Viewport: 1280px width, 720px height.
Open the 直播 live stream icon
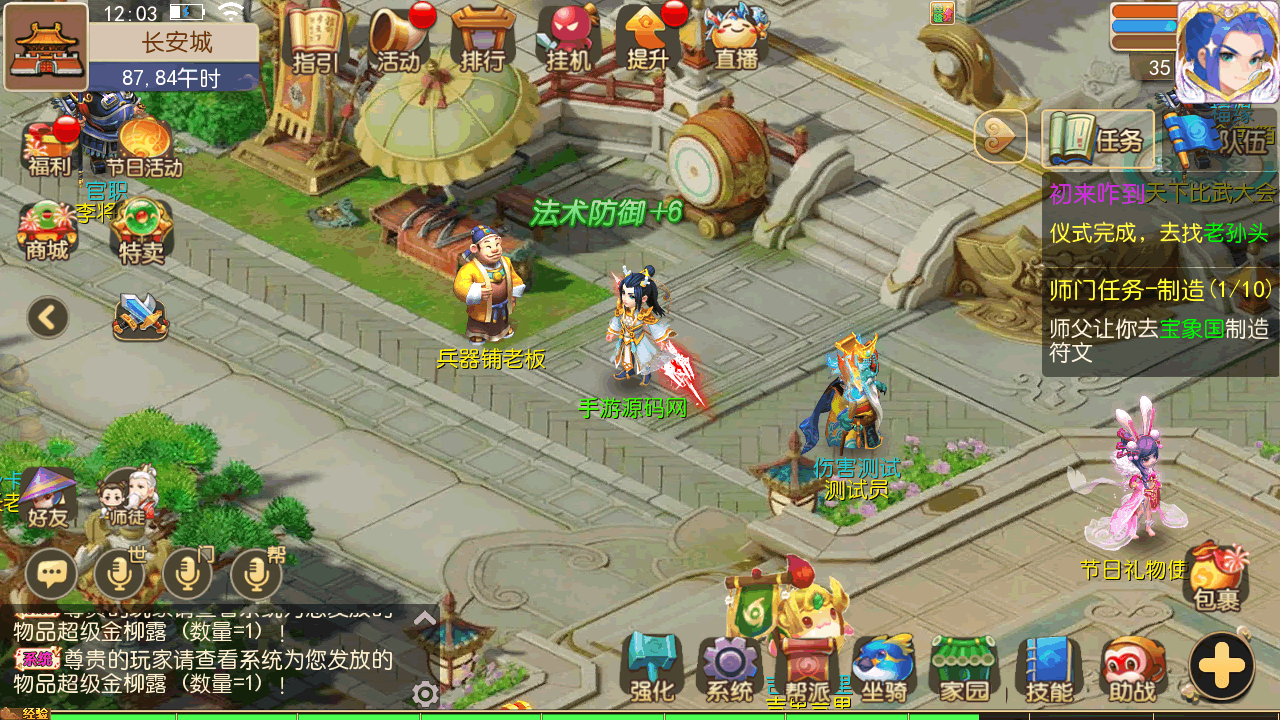point(736,38)
